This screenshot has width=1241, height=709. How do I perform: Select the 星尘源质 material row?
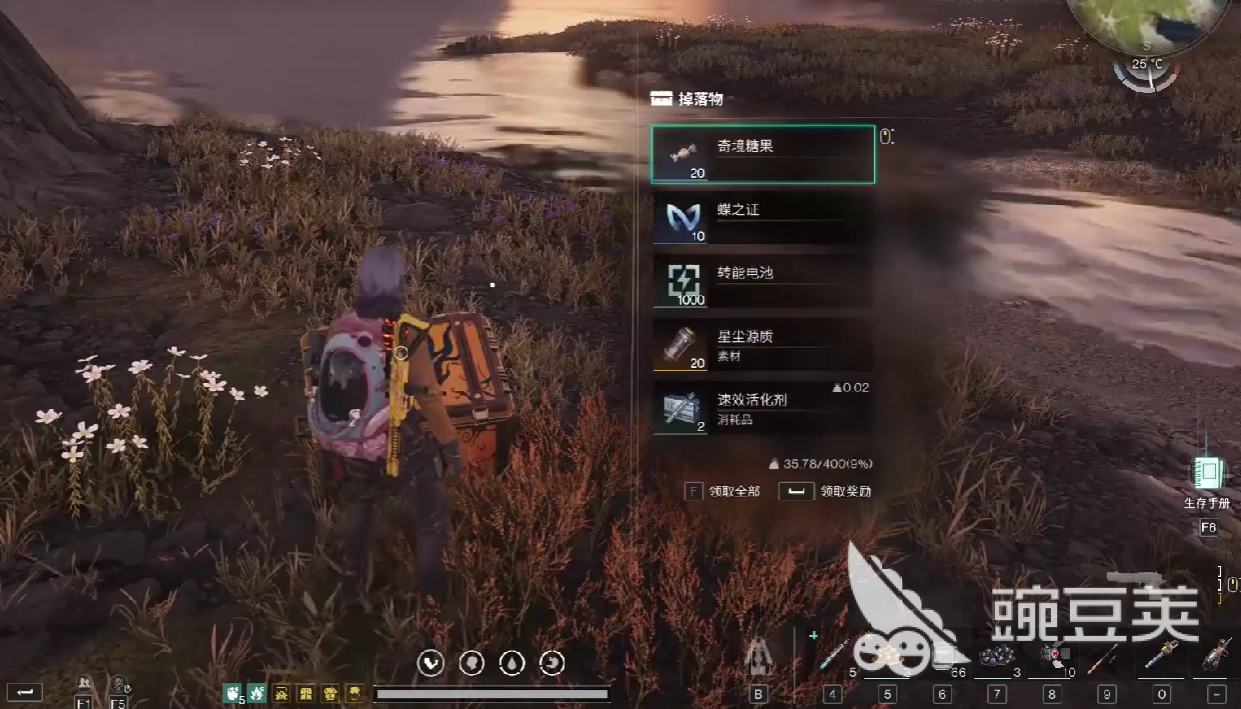pyautogui.click(x=763, y=345)
